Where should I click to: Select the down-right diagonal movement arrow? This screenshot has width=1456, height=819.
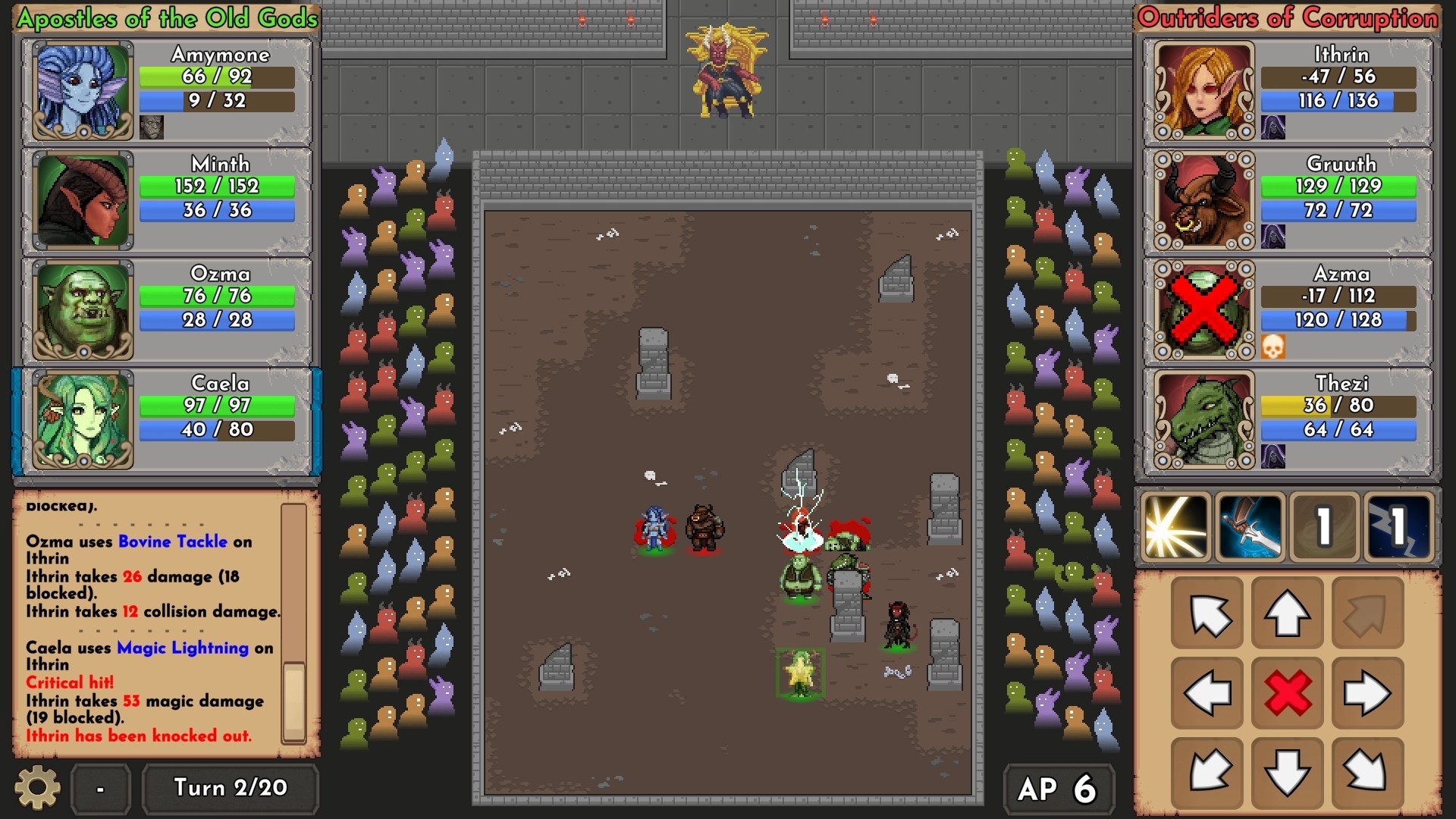[1367, 772]
